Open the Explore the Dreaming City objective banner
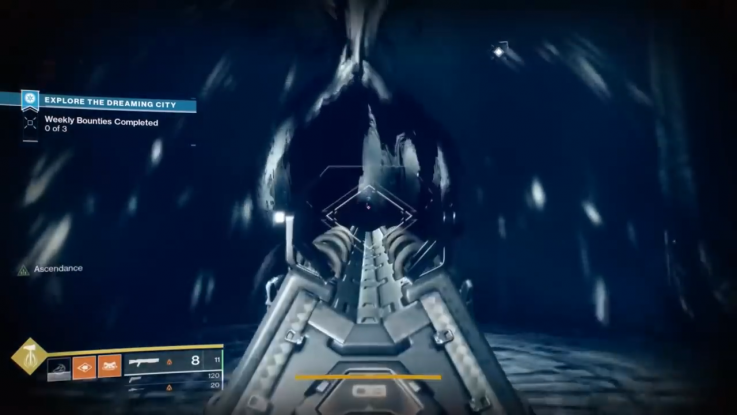This screenshot has width=737, height=415. 108,101
